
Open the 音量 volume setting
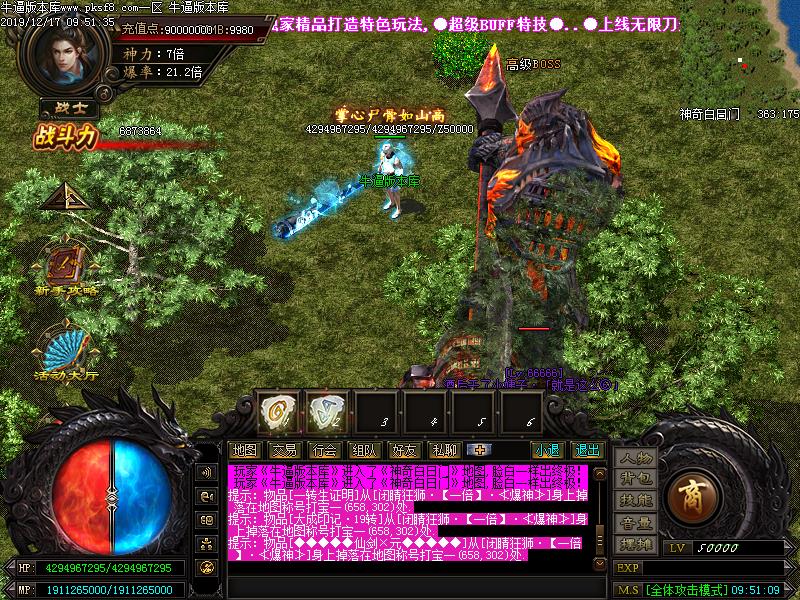point(634,523)
